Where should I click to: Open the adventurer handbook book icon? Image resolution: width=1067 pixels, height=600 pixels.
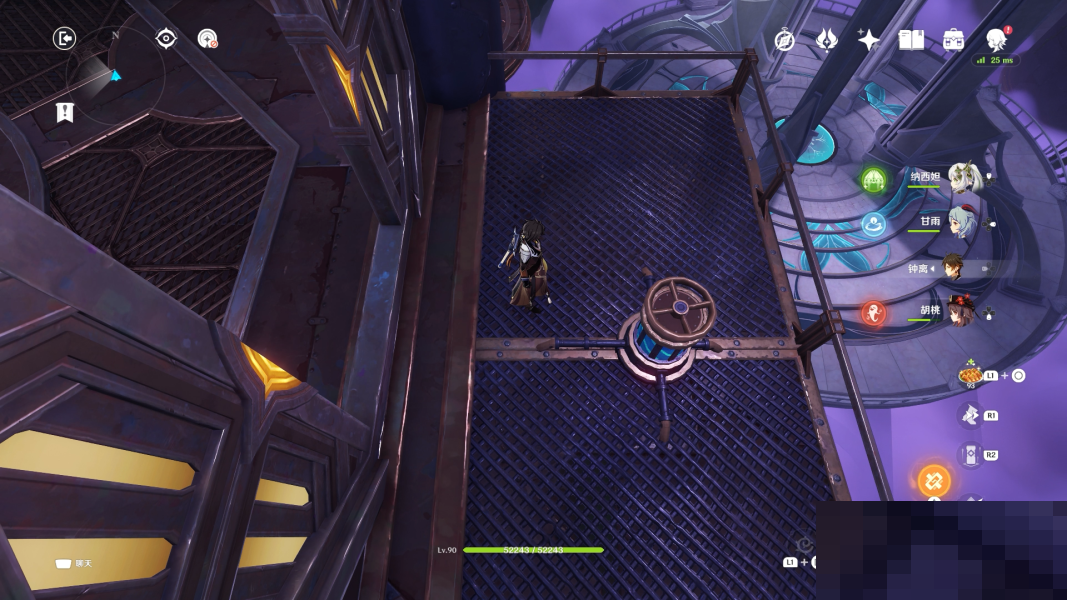[910, 39]
